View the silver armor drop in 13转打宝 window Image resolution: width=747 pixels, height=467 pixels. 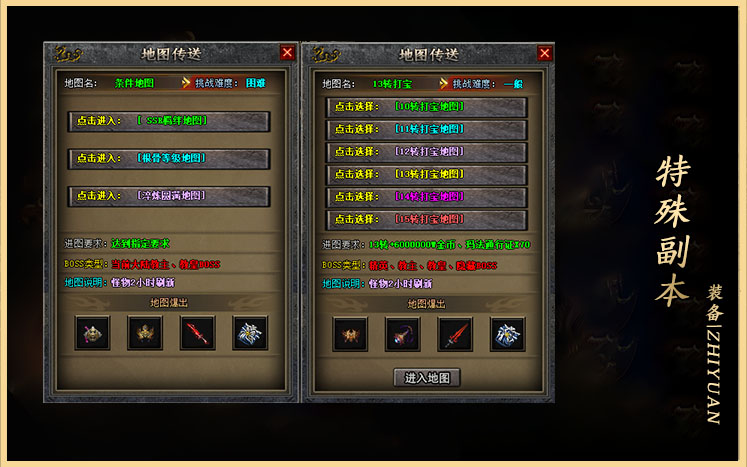[507, 334]
